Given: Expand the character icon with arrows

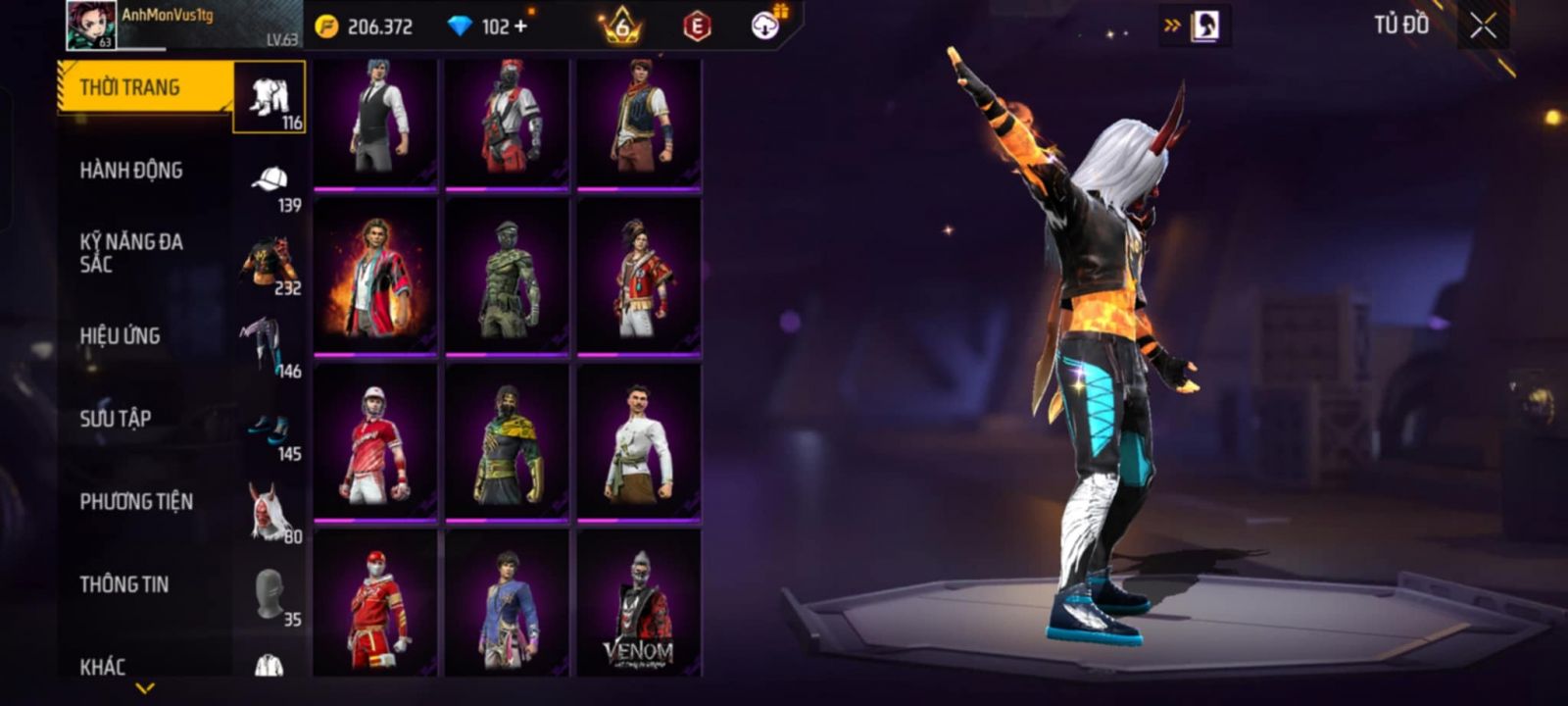Looking at the screenshot, I should pyautogui.click(x=1195, y=26).
